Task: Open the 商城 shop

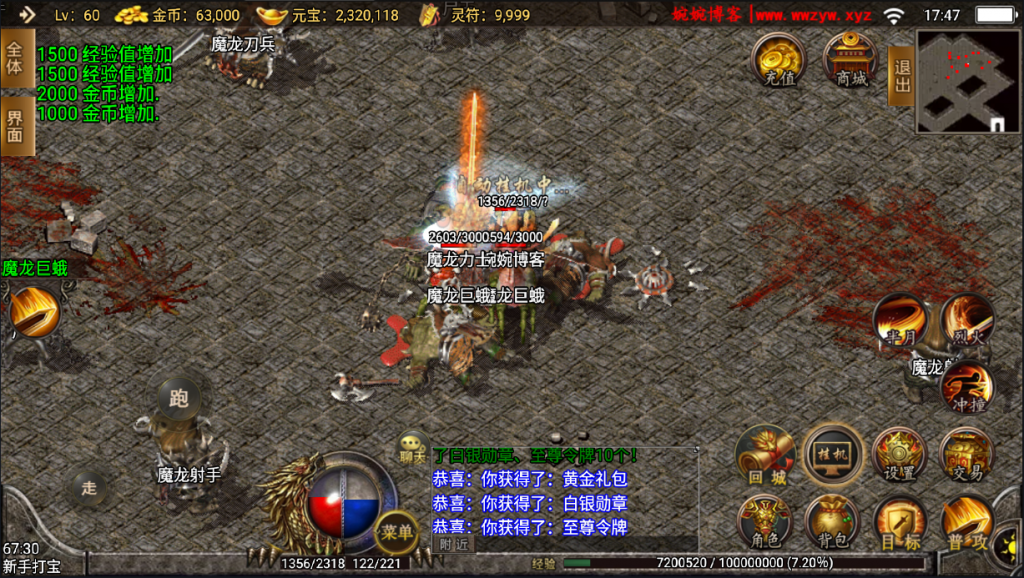Action: (x=851, y=59)
